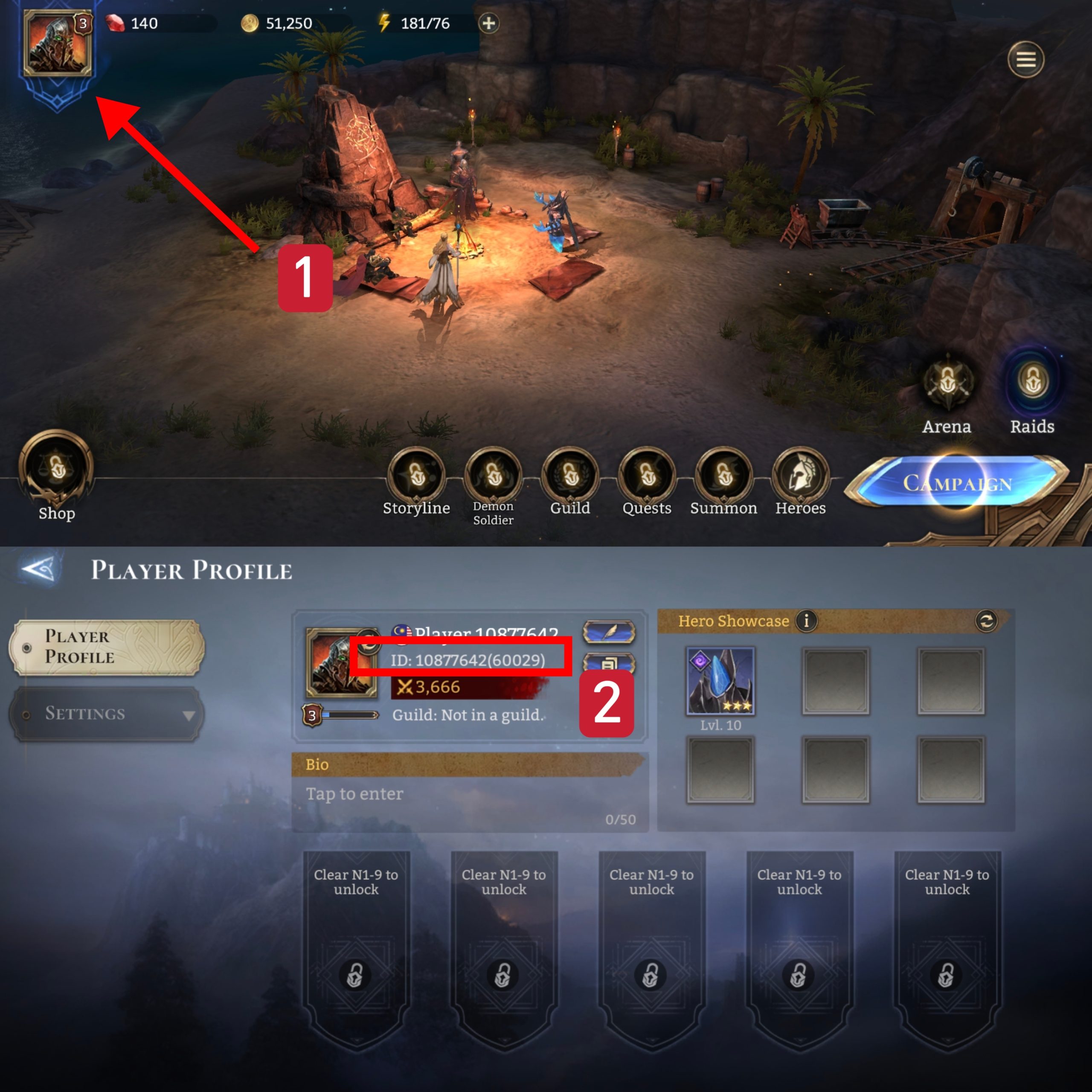Image resolution: width=1092 pixels, height=1092 pixels.
Task: Edit player name with the quill button
Action: pos(609,632)
